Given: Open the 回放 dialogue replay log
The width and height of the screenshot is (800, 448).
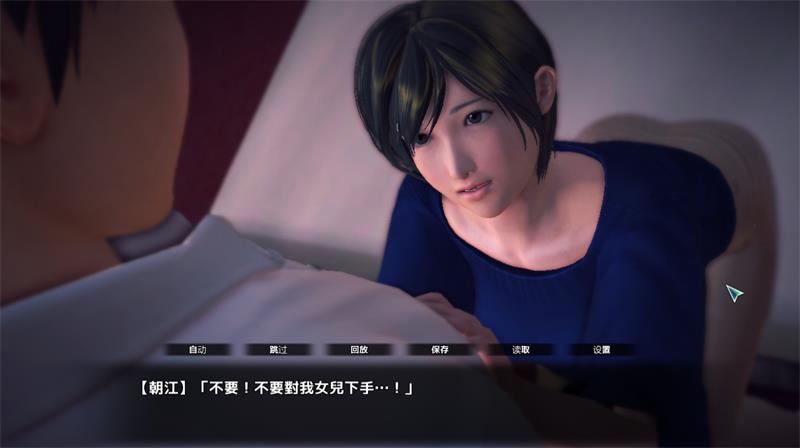Looking at the screenshot, I should tap(359, 350).
